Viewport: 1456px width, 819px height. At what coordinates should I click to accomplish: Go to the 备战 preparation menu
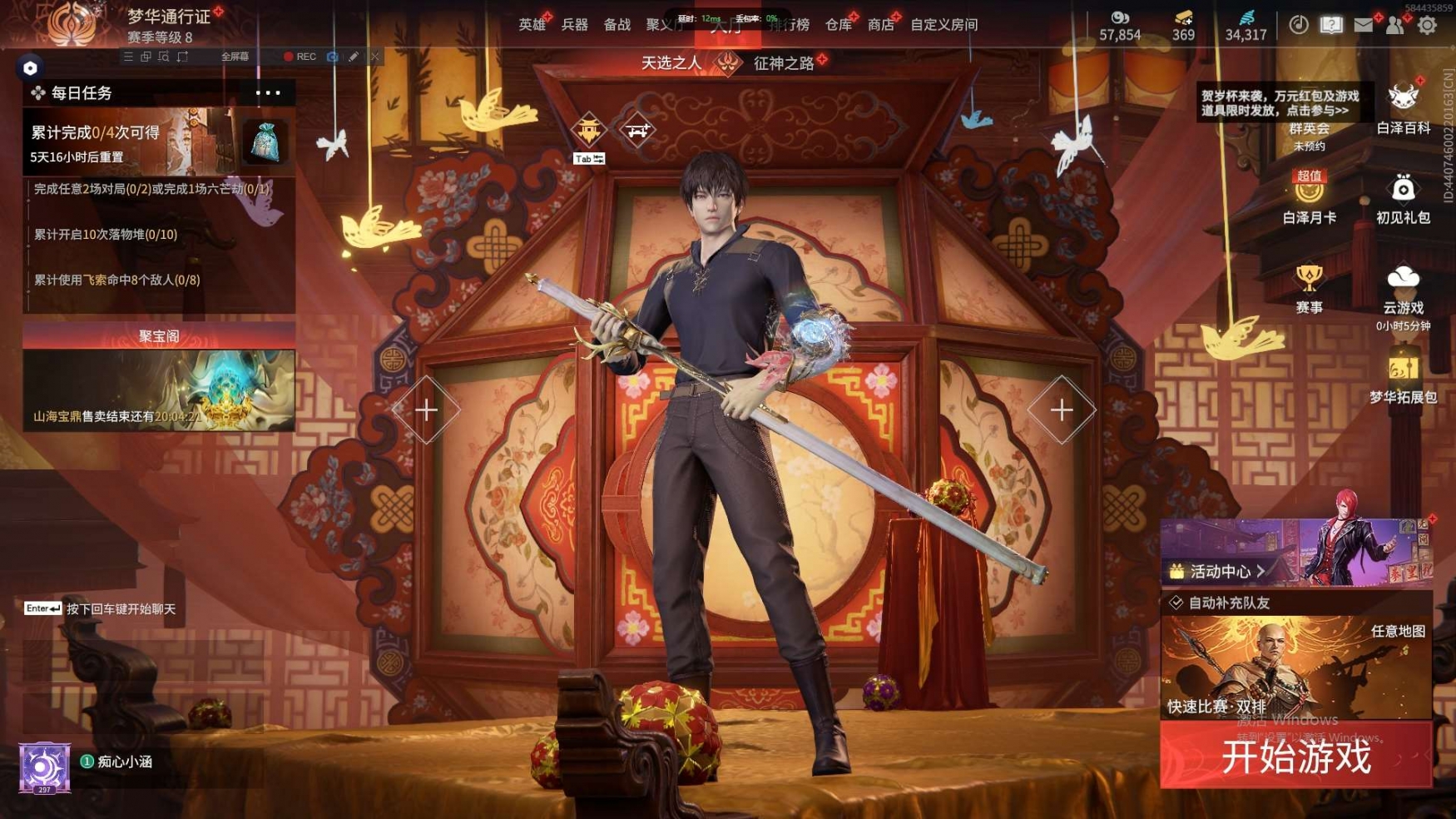point(617,25)
